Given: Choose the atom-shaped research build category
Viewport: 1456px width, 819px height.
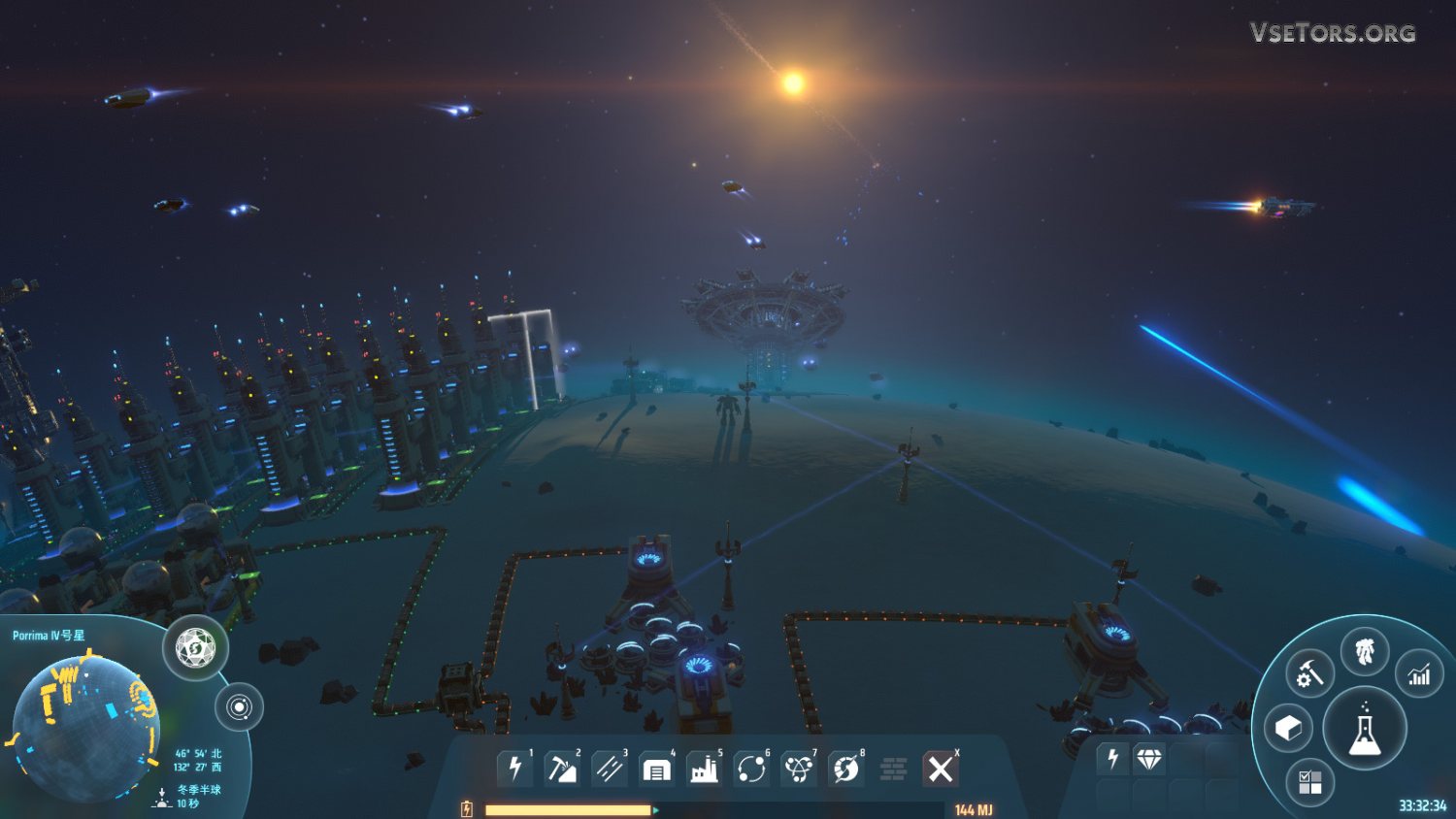Looking at the screenshot, I should 798,770.
